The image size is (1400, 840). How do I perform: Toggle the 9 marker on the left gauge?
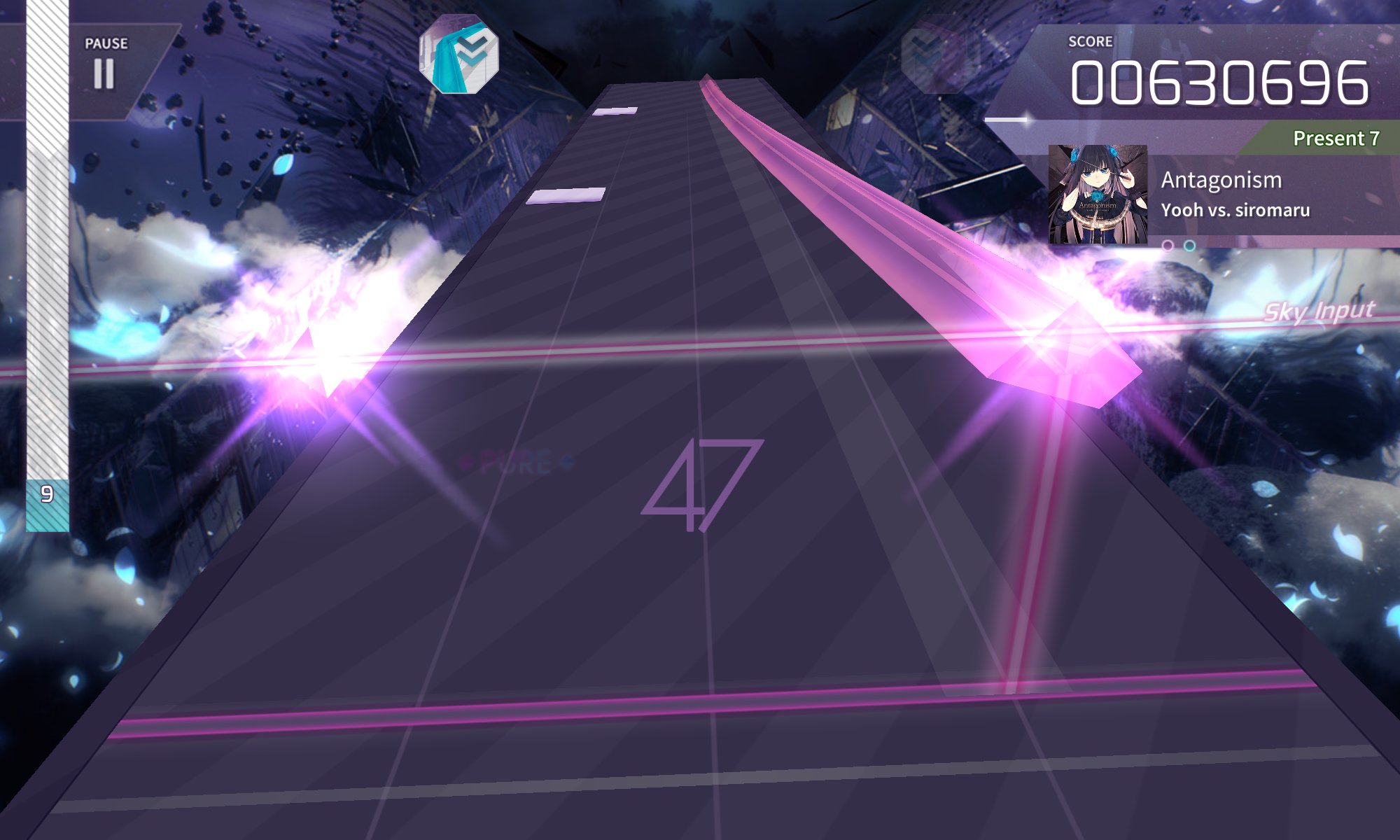47,494
